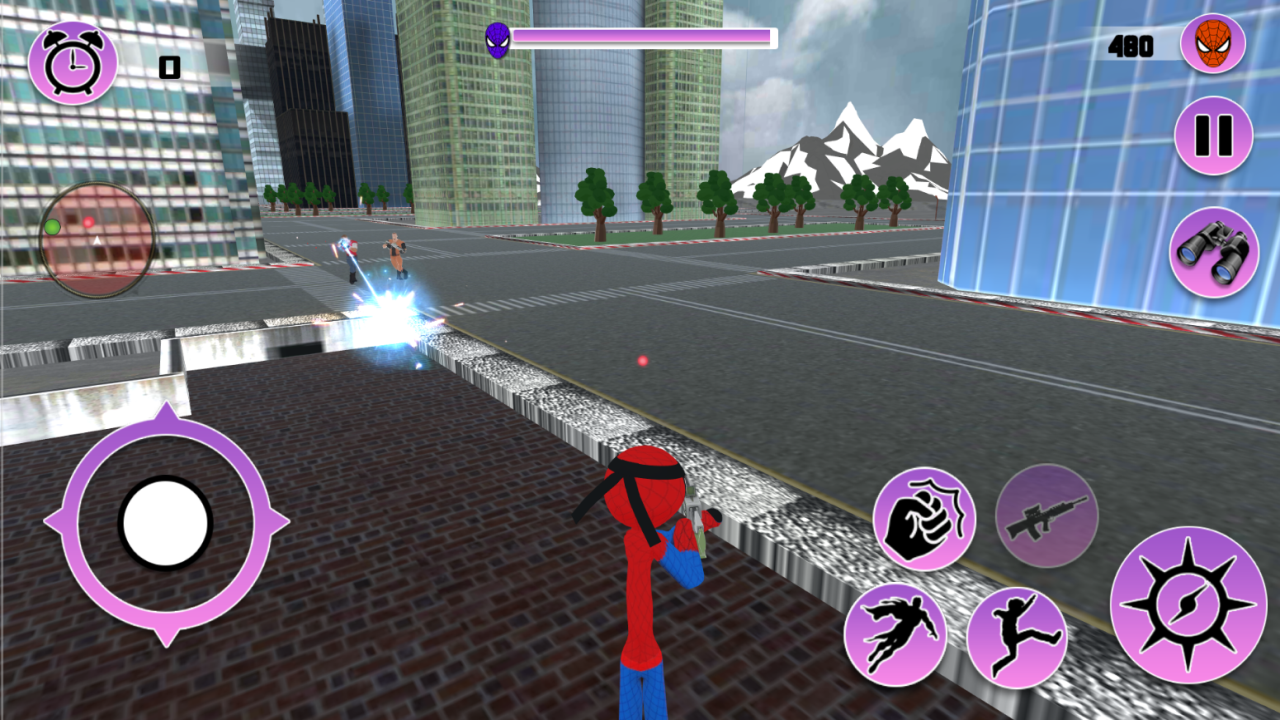Tap the enemy spider face on health bar
The width and height of the screenshot is (1280, 720).
point(498,38)
